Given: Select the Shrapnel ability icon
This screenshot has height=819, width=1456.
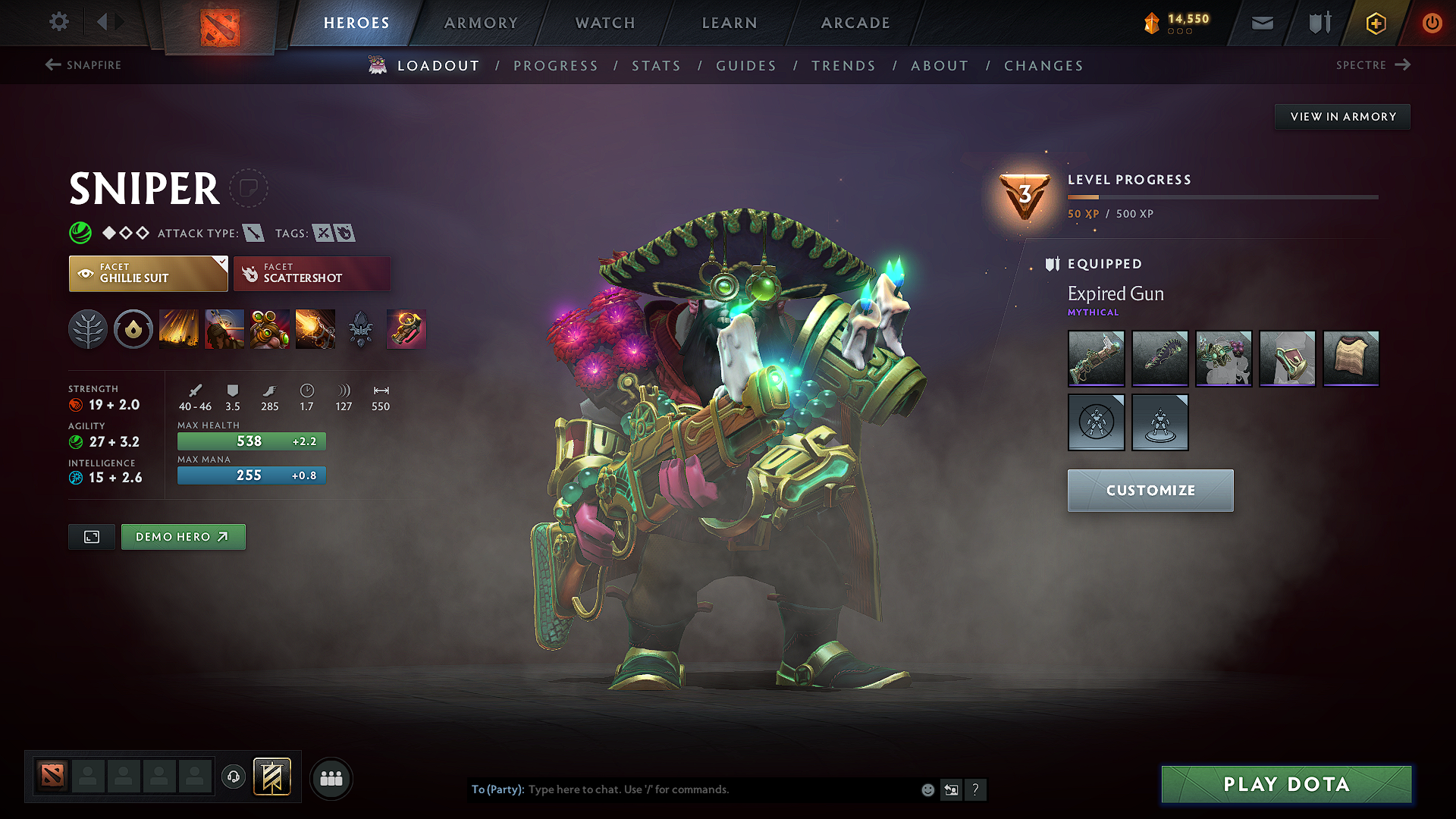Looking at the screenshot, I should (x=178, y=329).
